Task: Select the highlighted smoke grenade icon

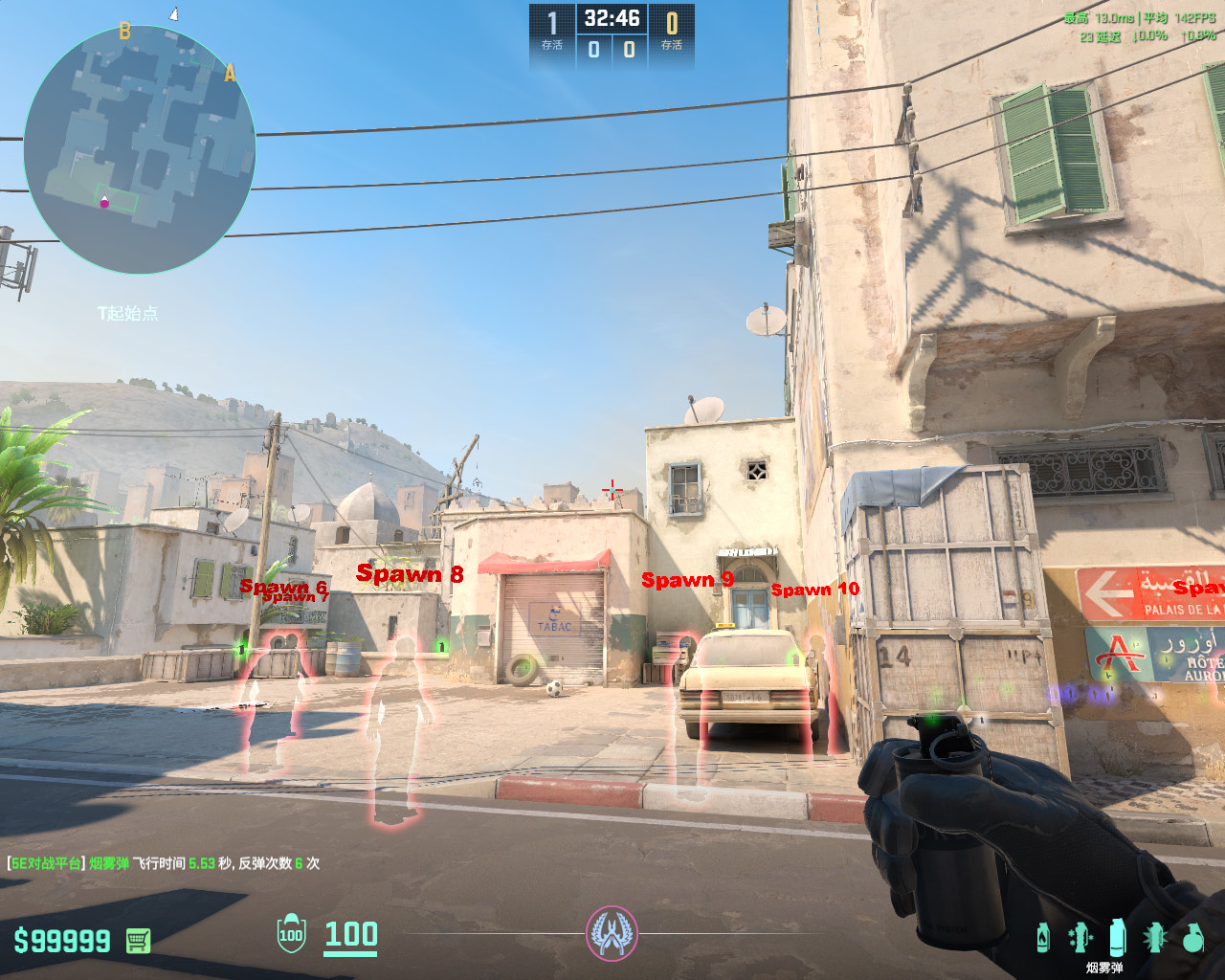Action: pos(1117,937)
